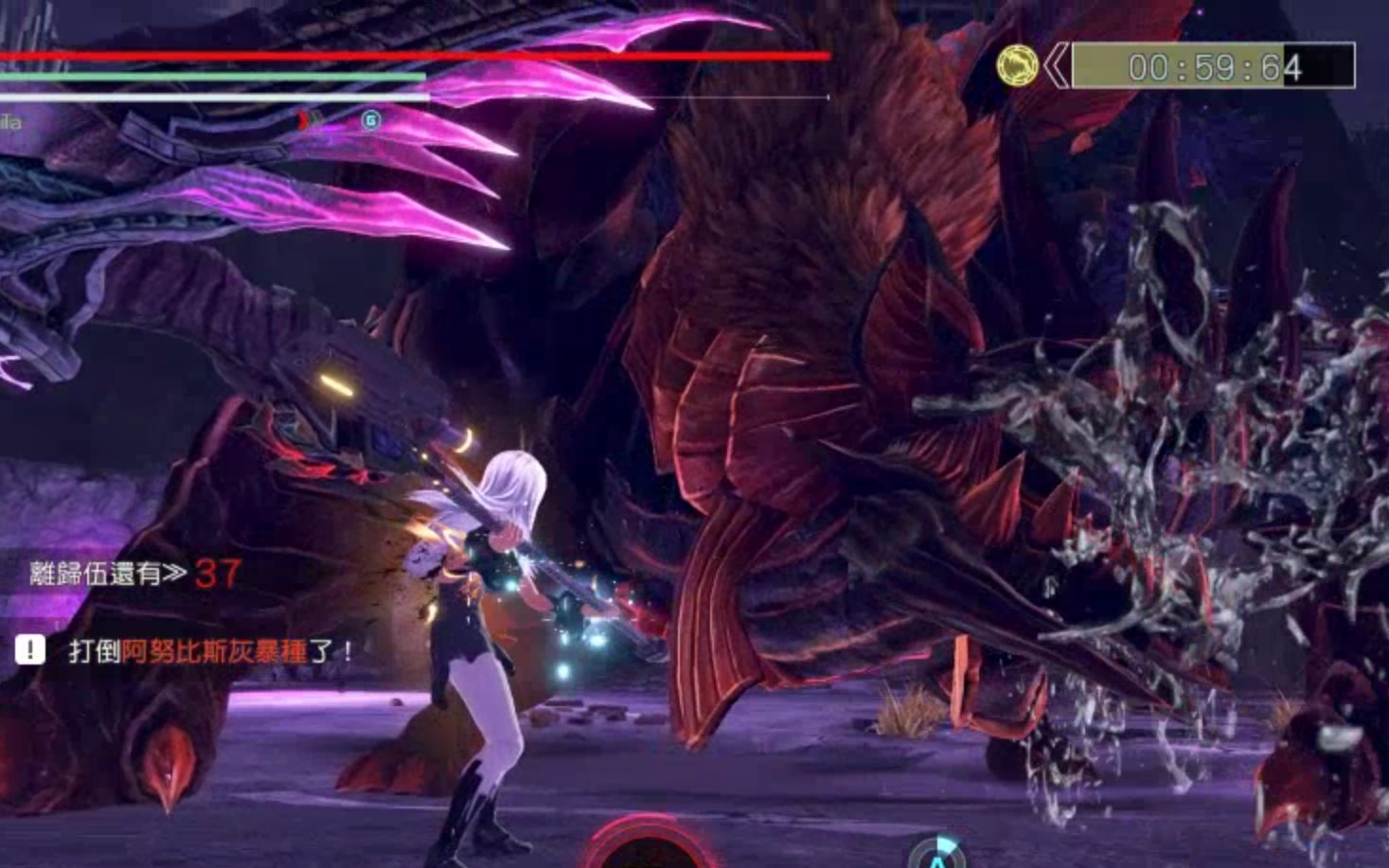Click the small blue circular marker icon
The image size is (1389, 868).
pos(371,120)
